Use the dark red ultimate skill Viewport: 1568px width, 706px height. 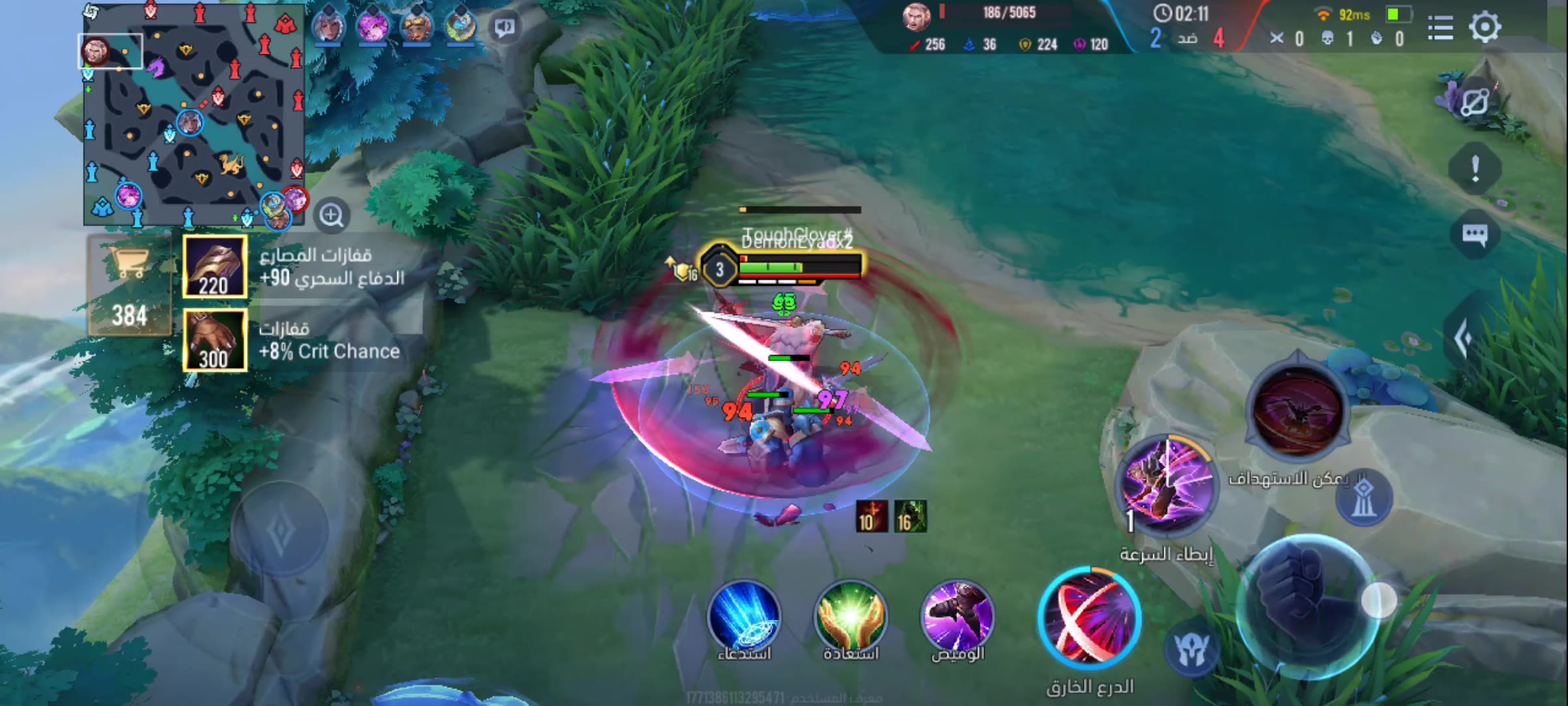tap(1298, 409)
